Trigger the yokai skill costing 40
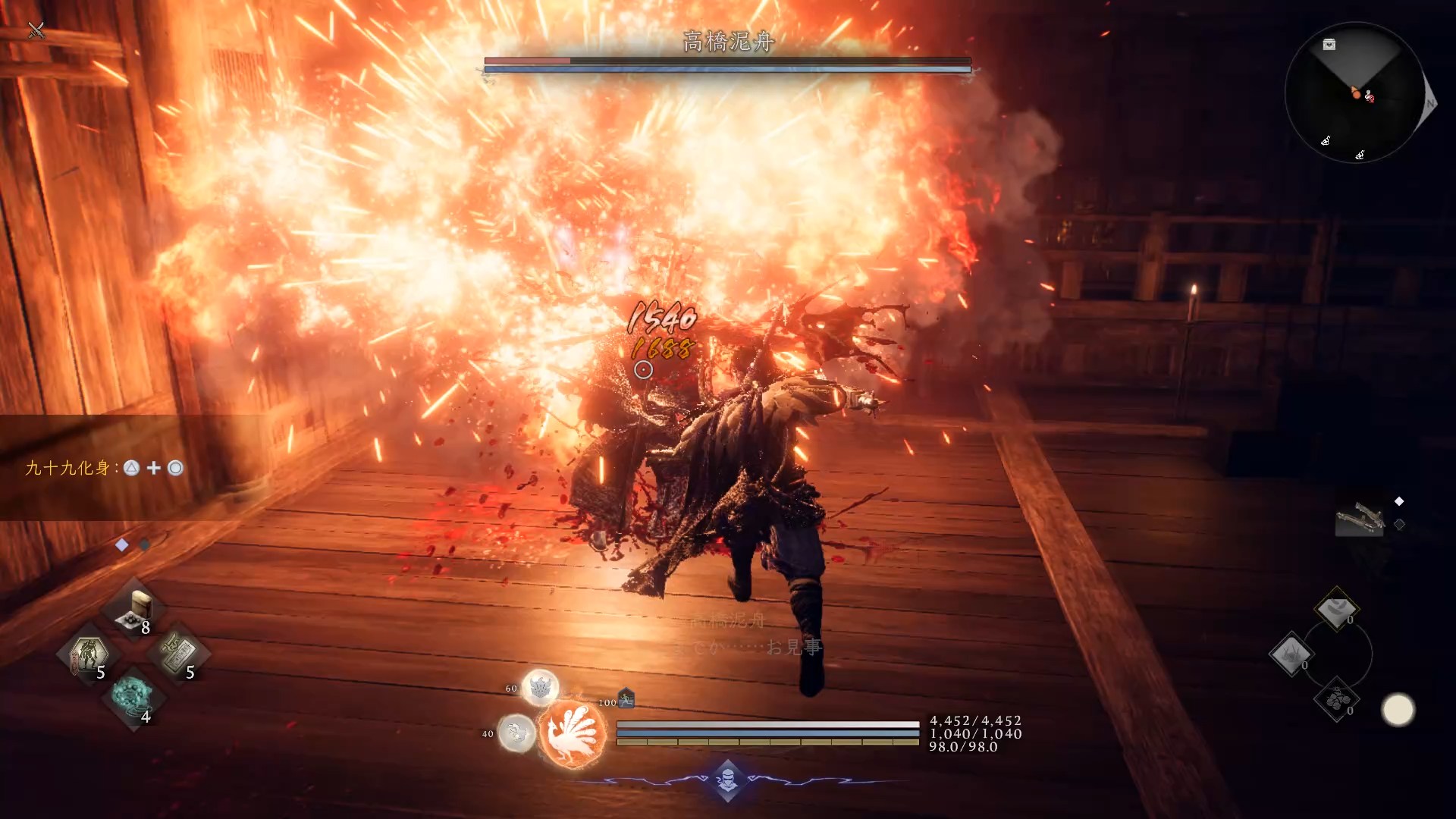The image size is (1456, 819). coord(517,733)
